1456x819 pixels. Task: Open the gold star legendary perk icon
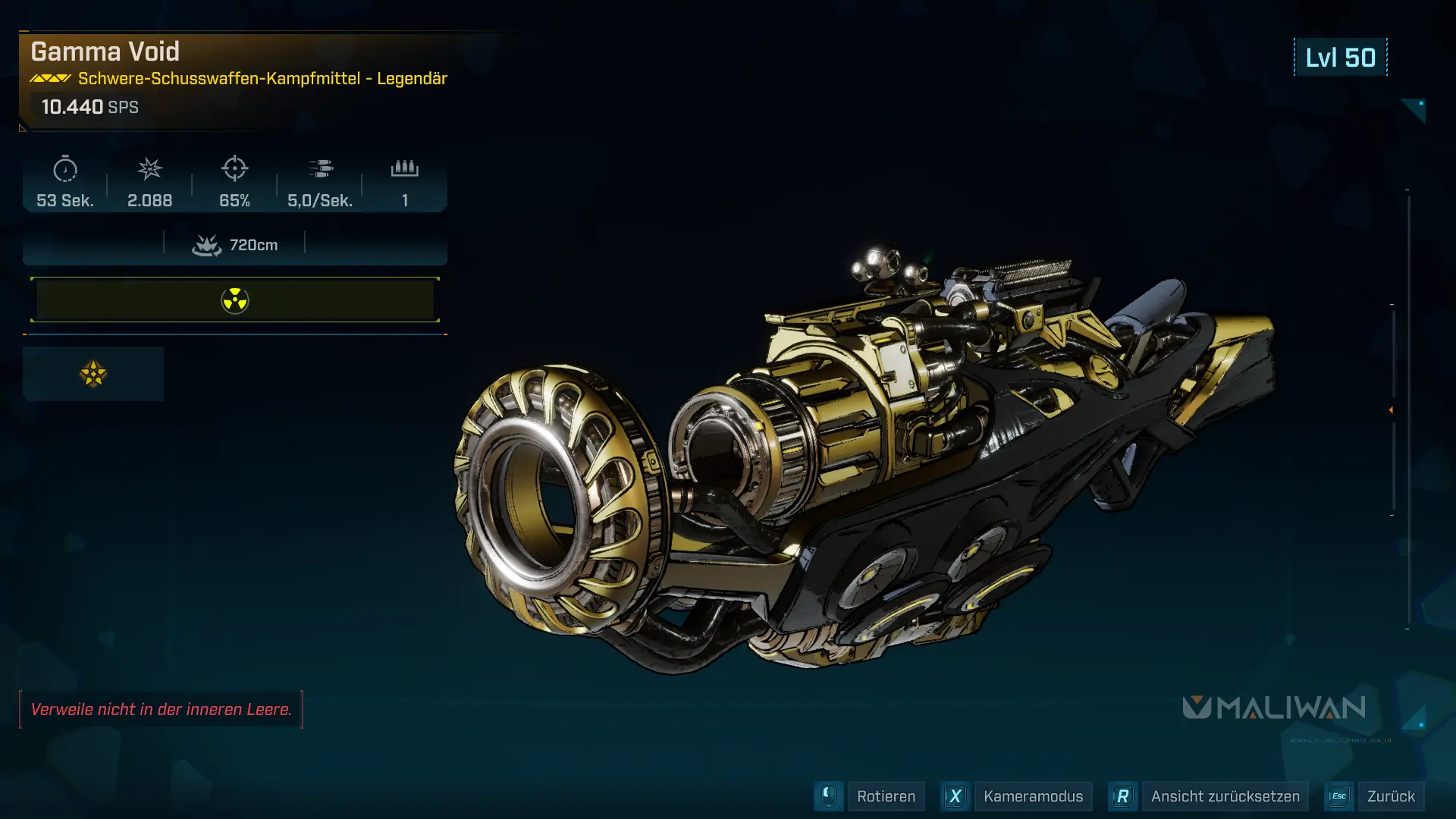click(93, 374)
